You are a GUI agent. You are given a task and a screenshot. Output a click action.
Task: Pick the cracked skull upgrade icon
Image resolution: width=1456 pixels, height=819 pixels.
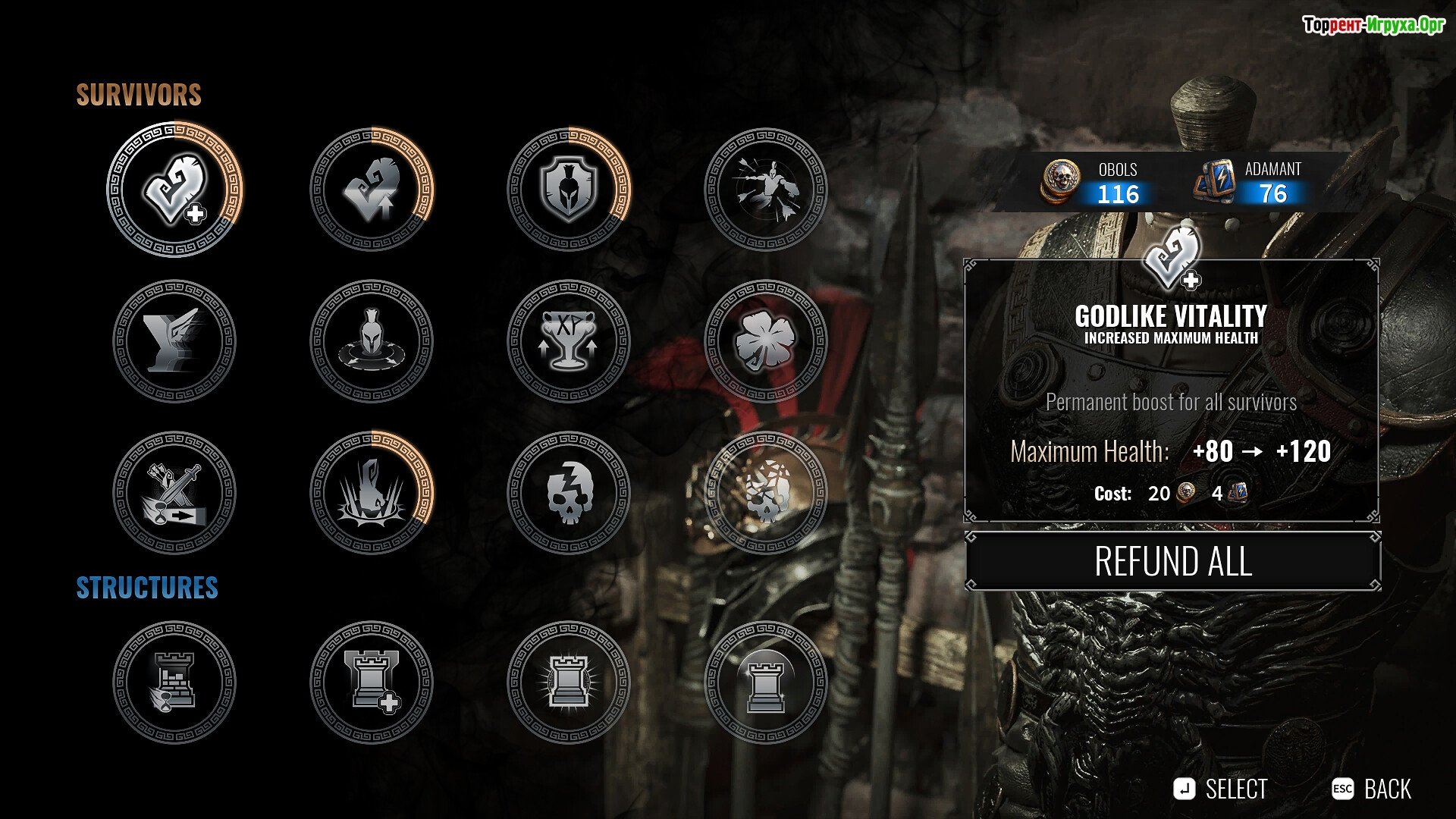[569, 493]
